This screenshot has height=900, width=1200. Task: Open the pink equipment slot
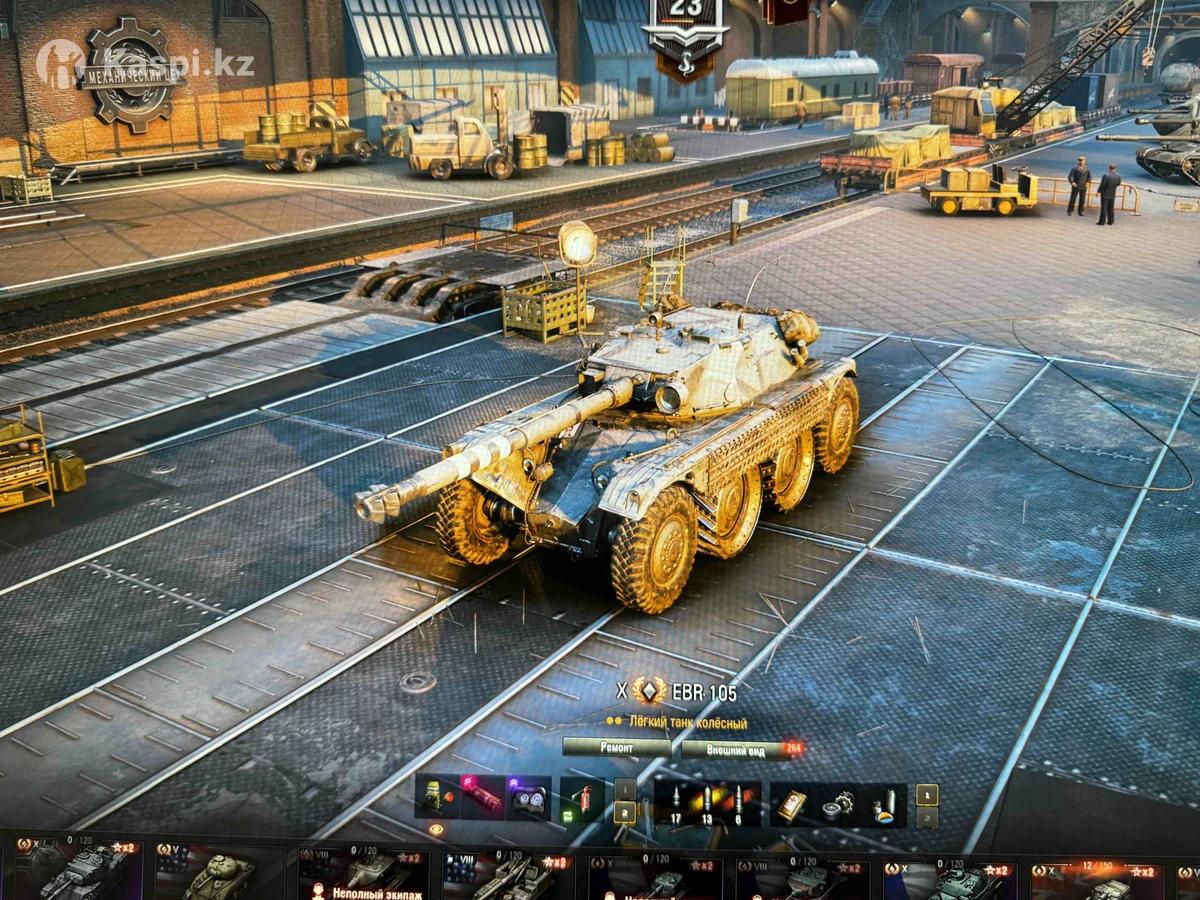483,799
